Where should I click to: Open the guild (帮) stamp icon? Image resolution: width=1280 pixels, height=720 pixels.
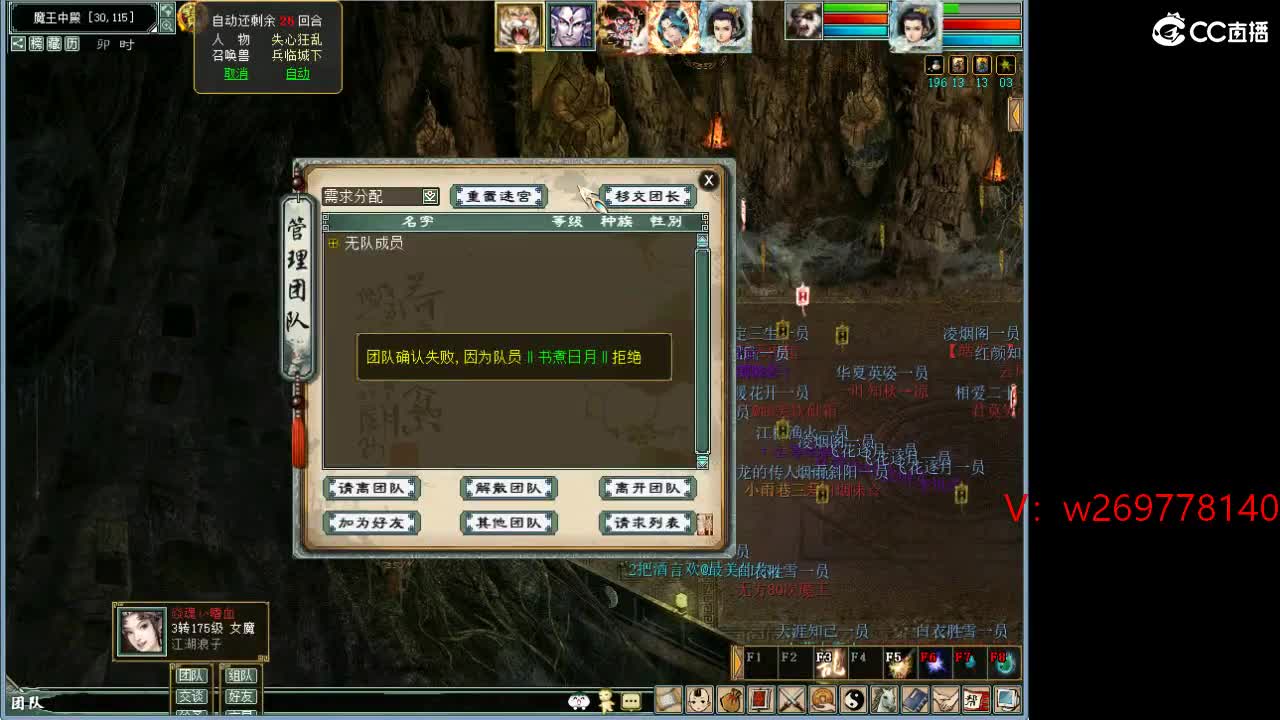point(976,700)
